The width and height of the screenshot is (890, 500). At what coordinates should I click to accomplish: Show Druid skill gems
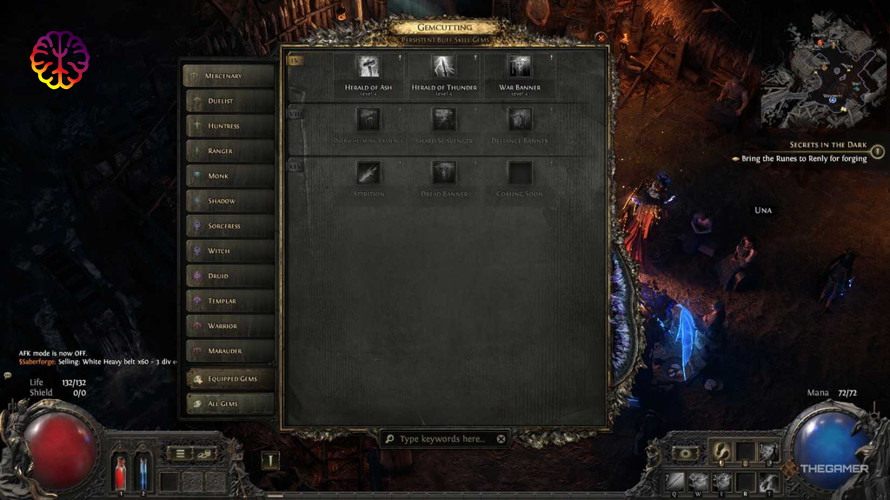(x=229, y=276)
